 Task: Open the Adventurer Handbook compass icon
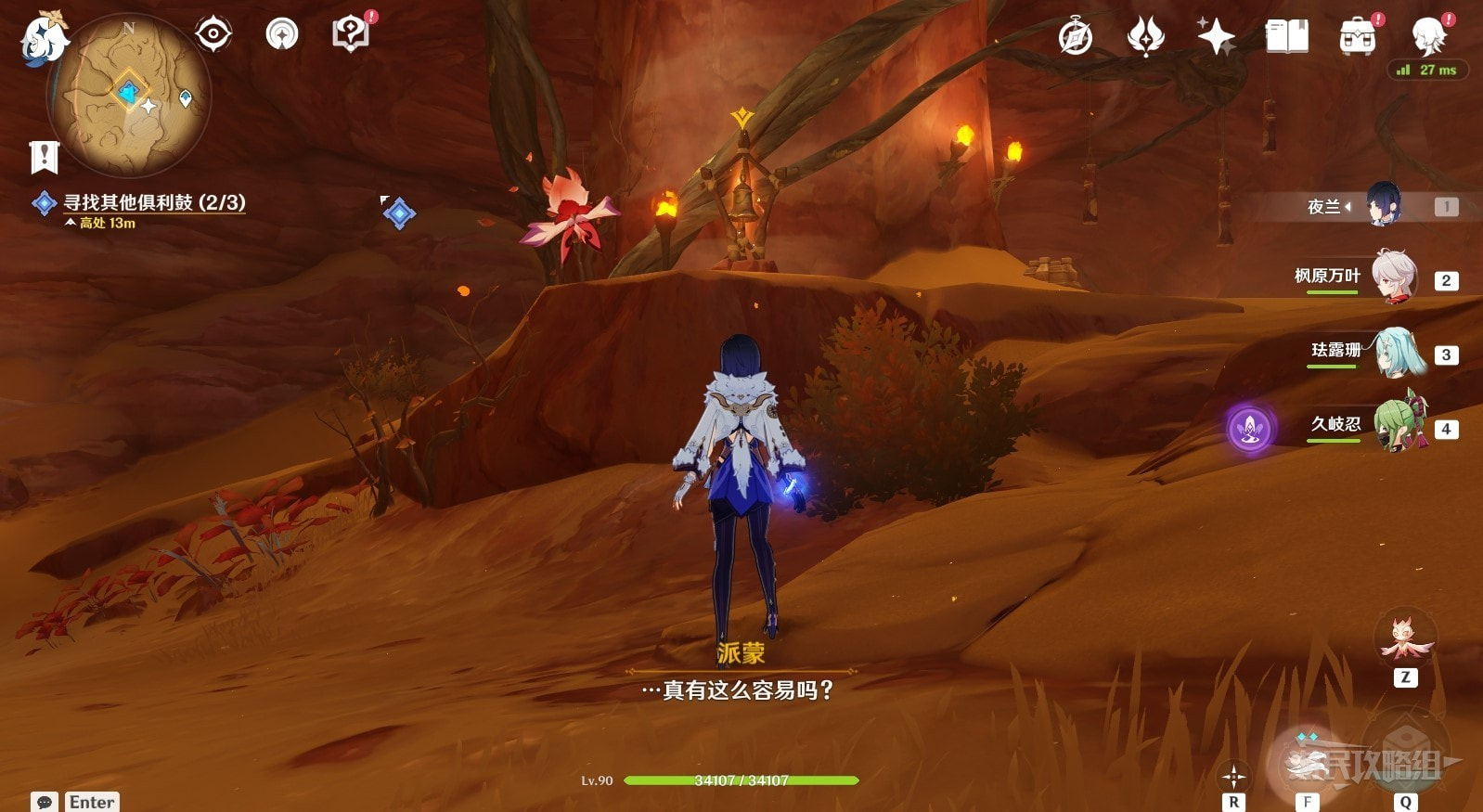click(x=1076, y=37)
